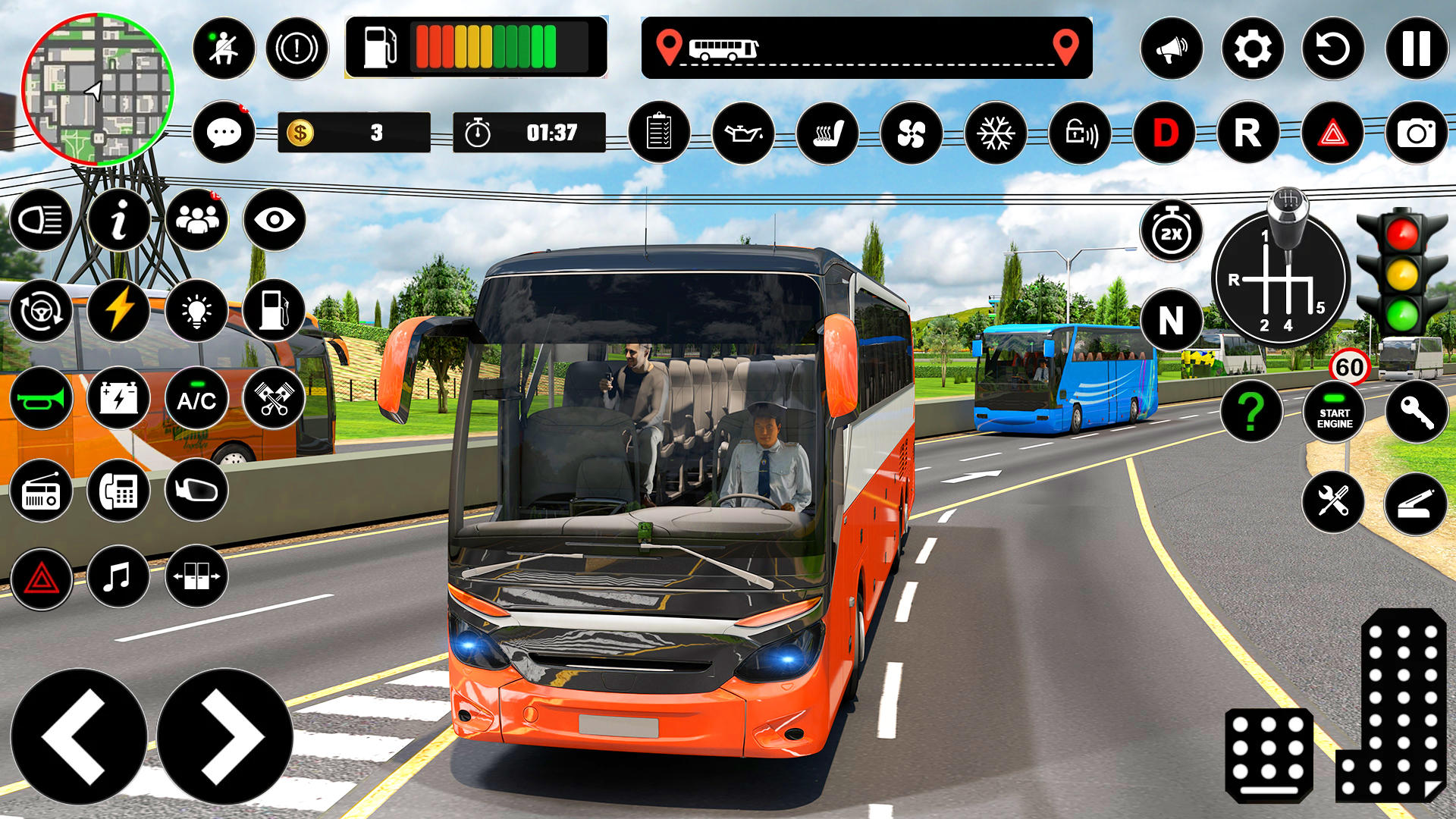Screen dimensions: 1456x819
Task: Set gear to Neutral with N
Action: pos(1171,320)
